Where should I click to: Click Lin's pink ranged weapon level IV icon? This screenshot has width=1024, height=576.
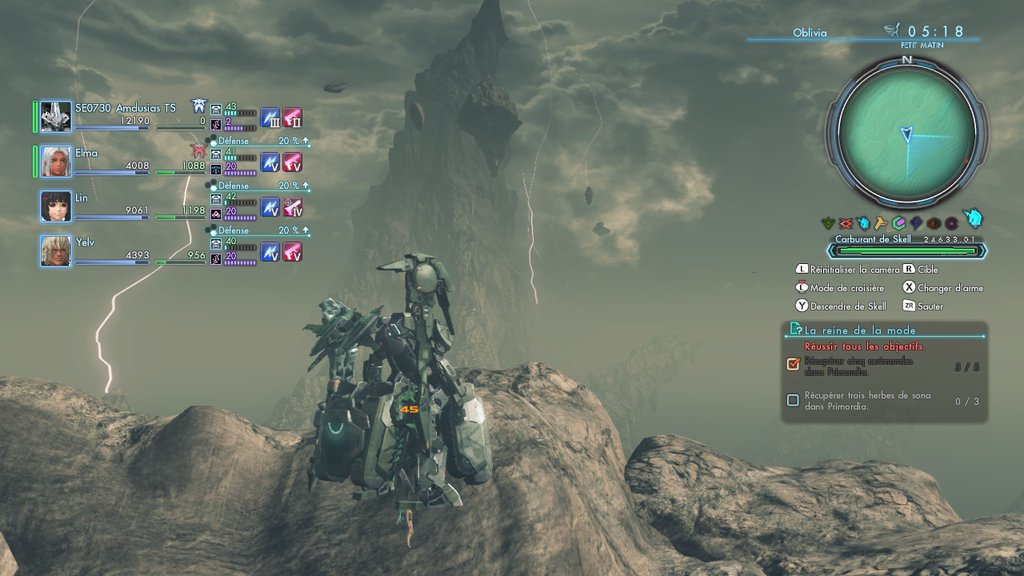(292, 207)
